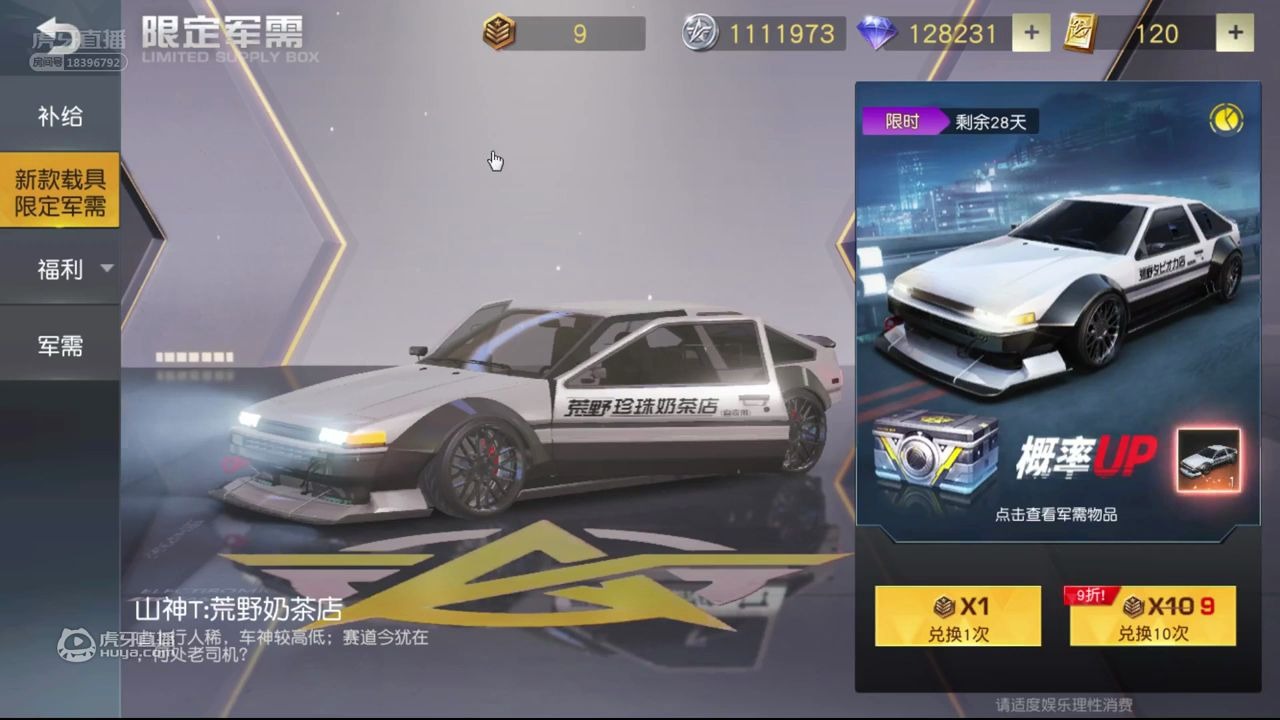Click the badge icon showing count 9
The image size is (1280, 720).
500,33
